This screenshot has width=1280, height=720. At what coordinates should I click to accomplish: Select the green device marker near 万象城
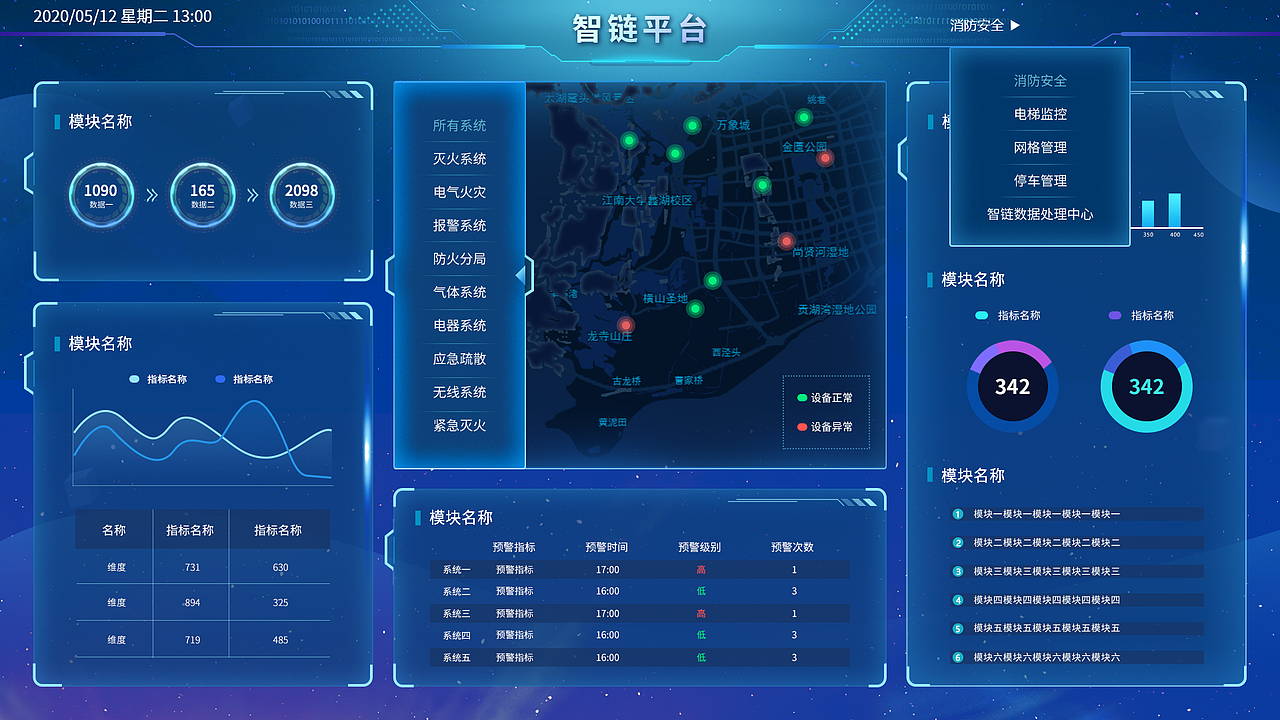691,124
